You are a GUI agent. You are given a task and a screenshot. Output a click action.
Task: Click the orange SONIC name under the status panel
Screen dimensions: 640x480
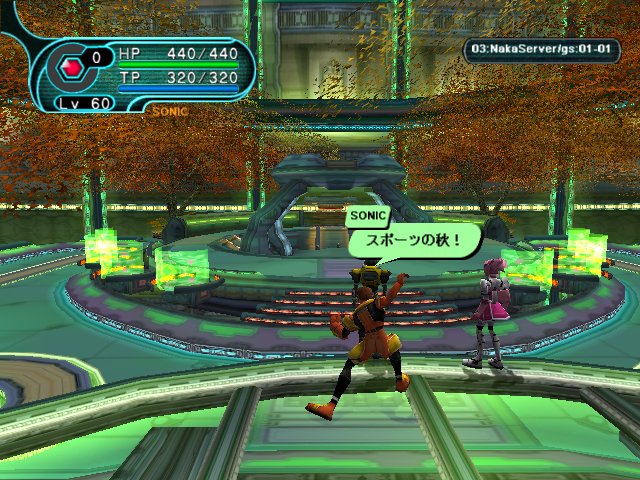click(170, 111)
